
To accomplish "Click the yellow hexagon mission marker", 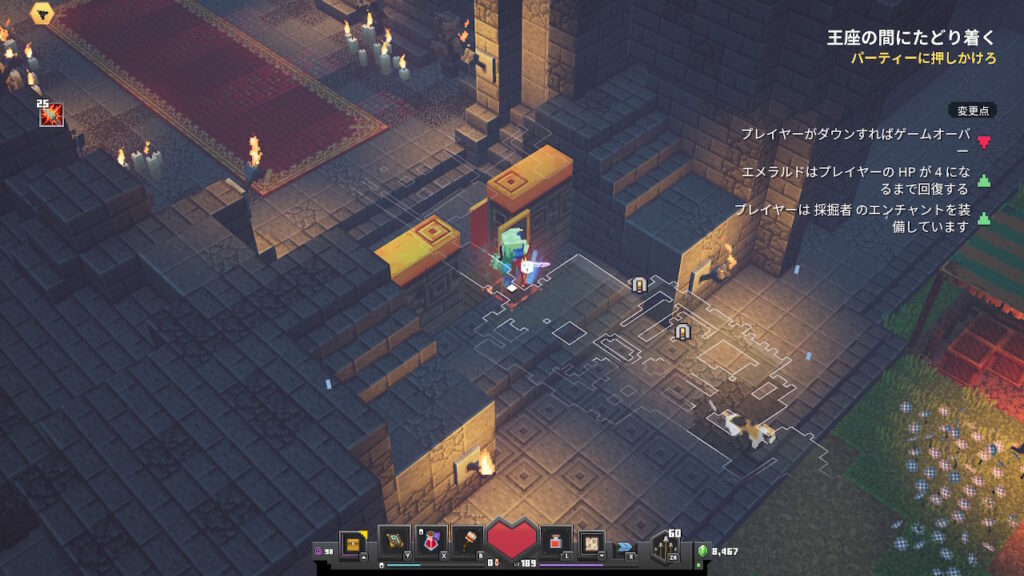I will point(43,13).
